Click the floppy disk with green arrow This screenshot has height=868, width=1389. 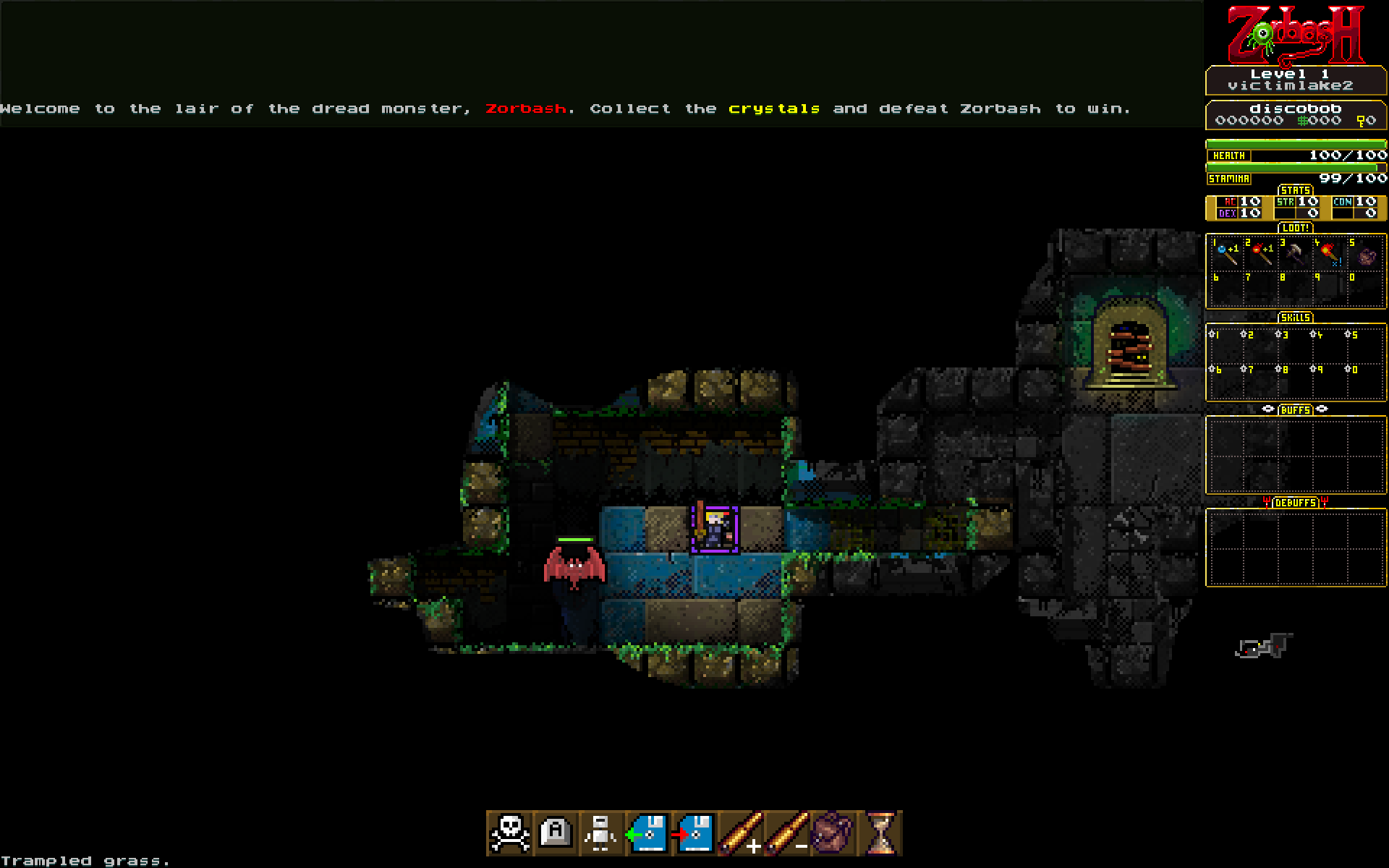[647, 833]
